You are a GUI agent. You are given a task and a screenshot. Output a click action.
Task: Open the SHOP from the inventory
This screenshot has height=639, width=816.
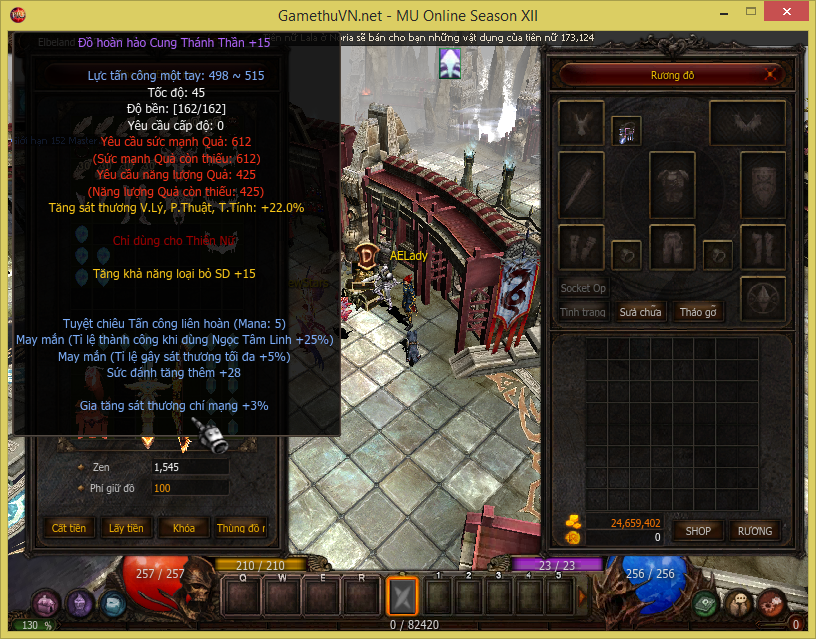tap(697, 530)
